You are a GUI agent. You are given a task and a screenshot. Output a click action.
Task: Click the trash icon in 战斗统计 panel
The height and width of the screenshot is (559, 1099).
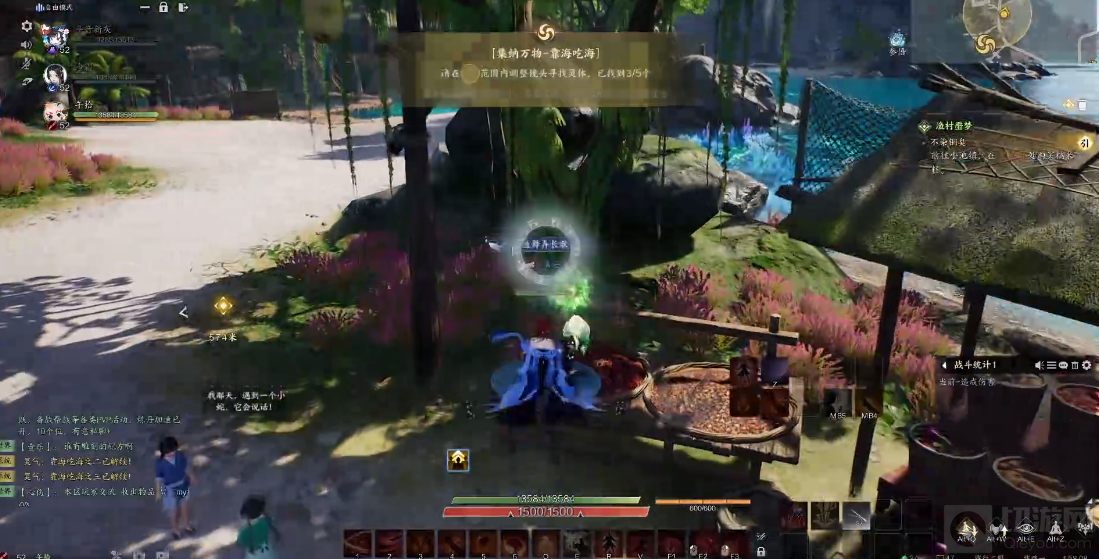1076,365
